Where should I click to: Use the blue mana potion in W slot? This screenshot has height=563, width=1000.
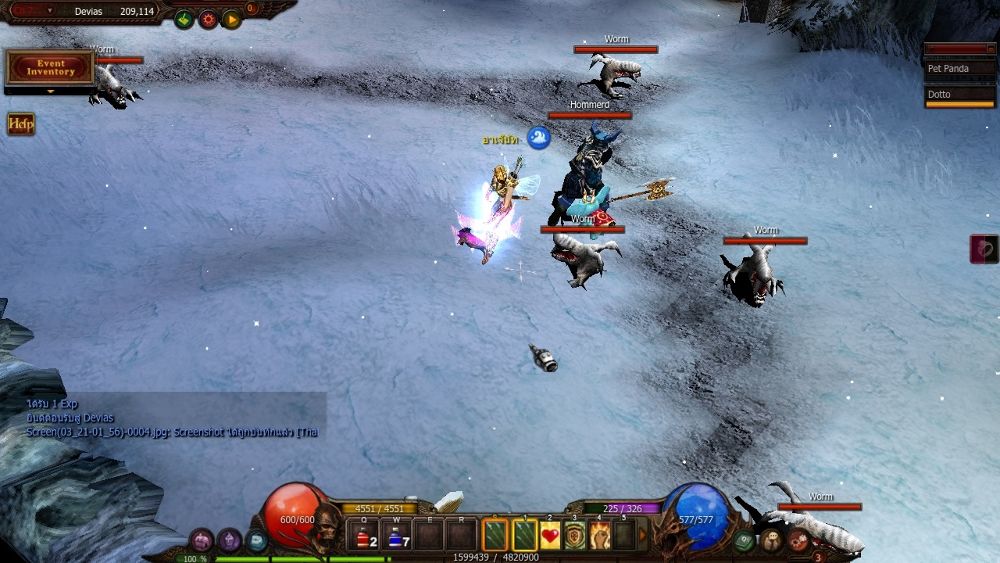396,537
